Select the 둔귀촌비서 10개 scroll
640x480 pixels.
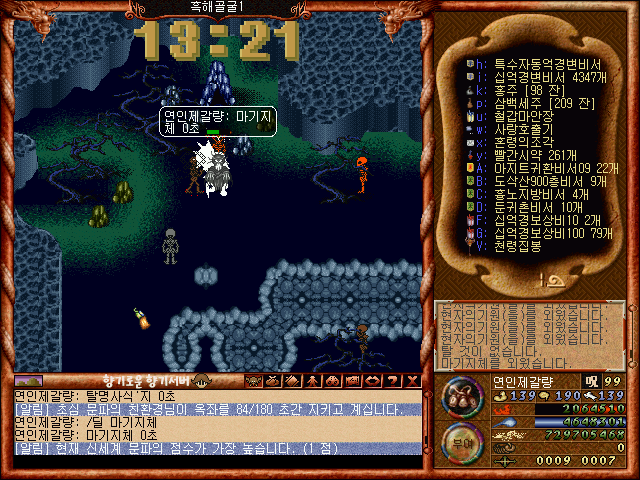[x=532, y=207]
